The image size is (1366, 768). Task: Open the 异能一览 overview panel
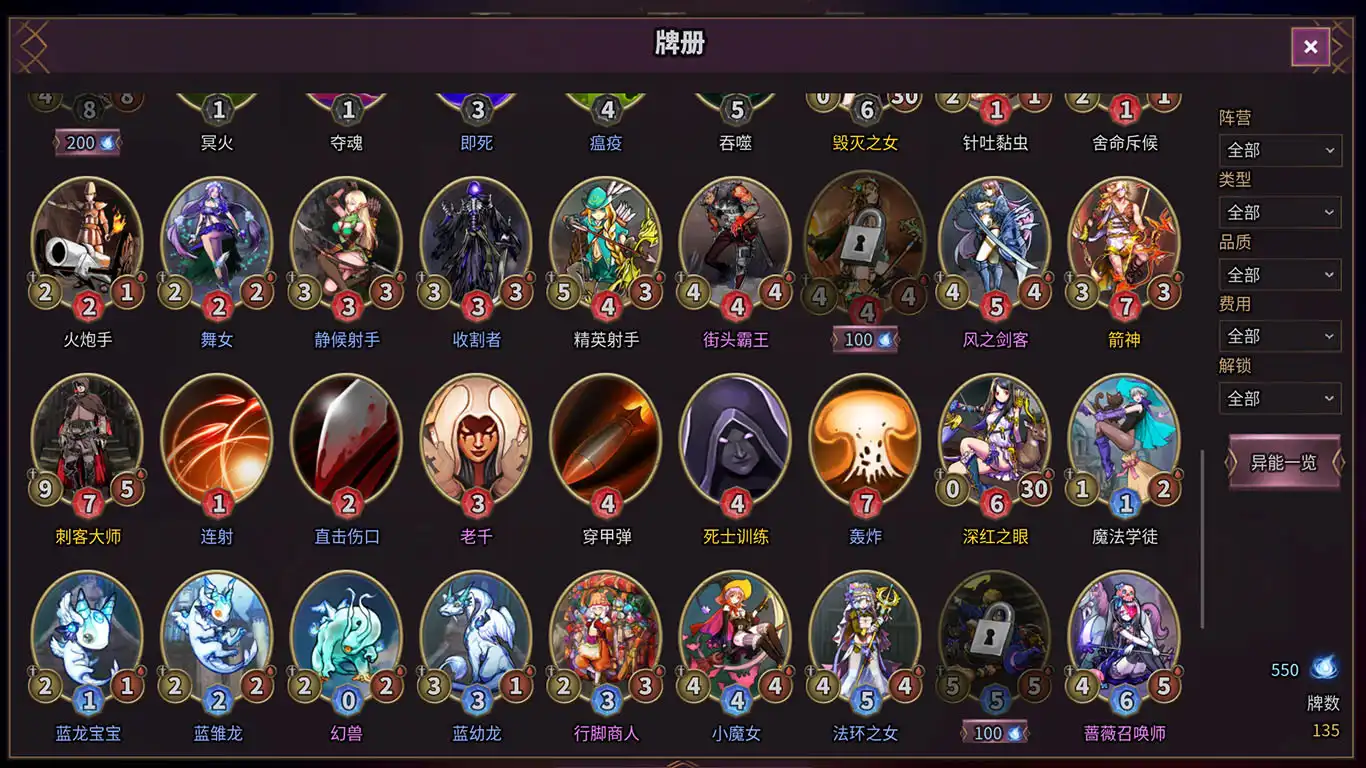coord(1283,463)
